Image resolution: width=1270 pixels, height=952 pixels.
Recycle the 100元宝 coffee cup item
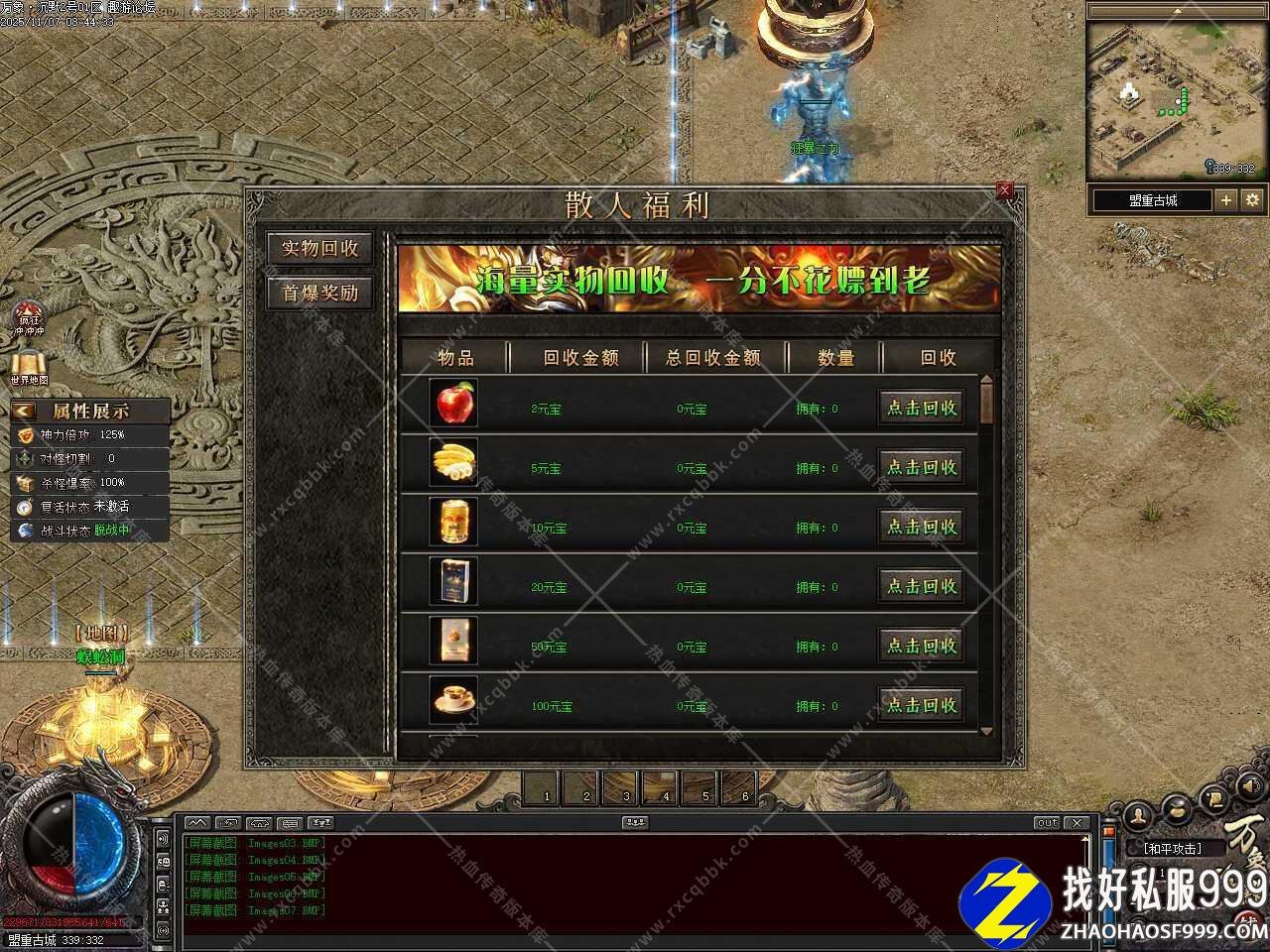click(922, 705)
